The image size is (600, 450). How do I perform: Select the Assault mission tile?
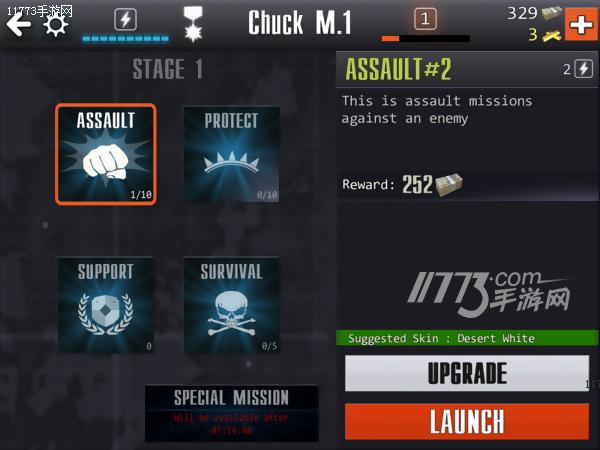pos(106,154)
